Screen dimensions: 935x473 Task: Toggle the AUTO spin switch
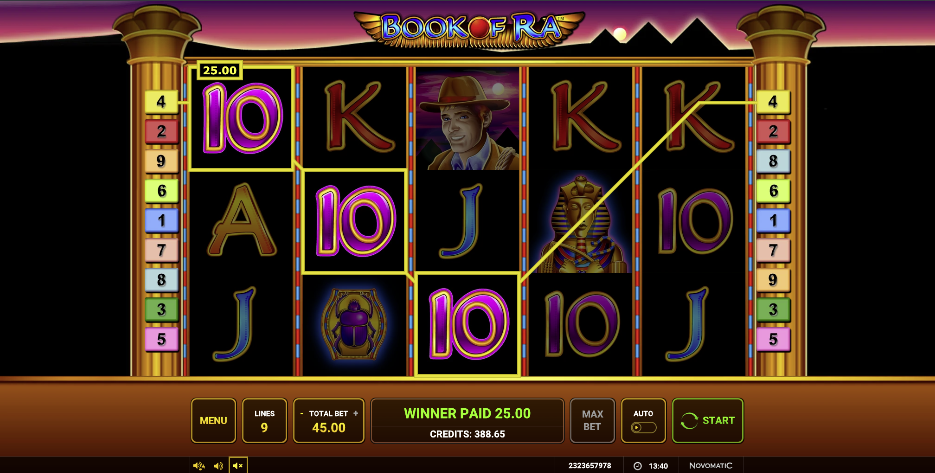[643, 427]
